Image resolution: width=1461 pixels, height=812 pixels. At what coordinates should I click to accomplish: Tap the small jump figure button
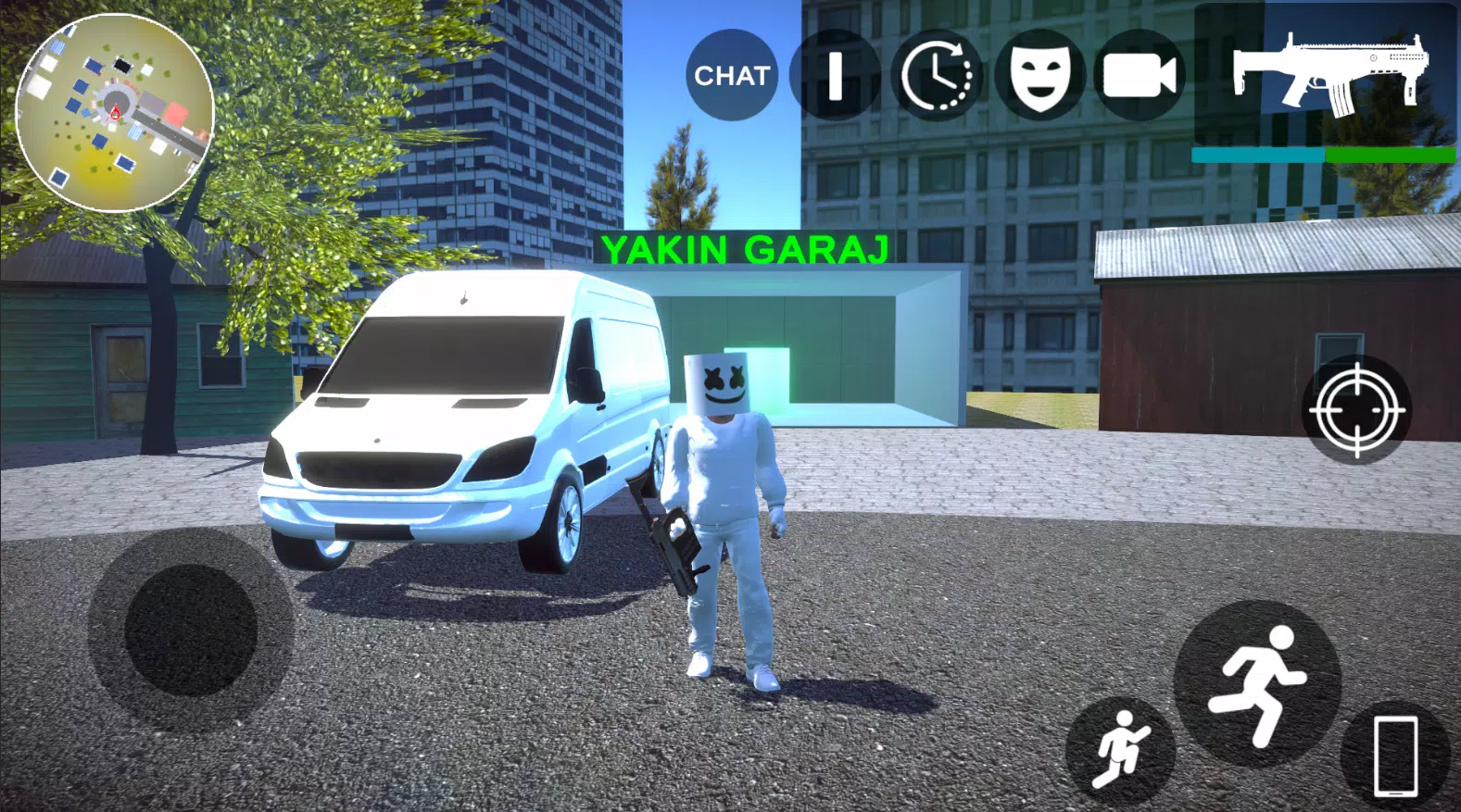[1121, 748]
